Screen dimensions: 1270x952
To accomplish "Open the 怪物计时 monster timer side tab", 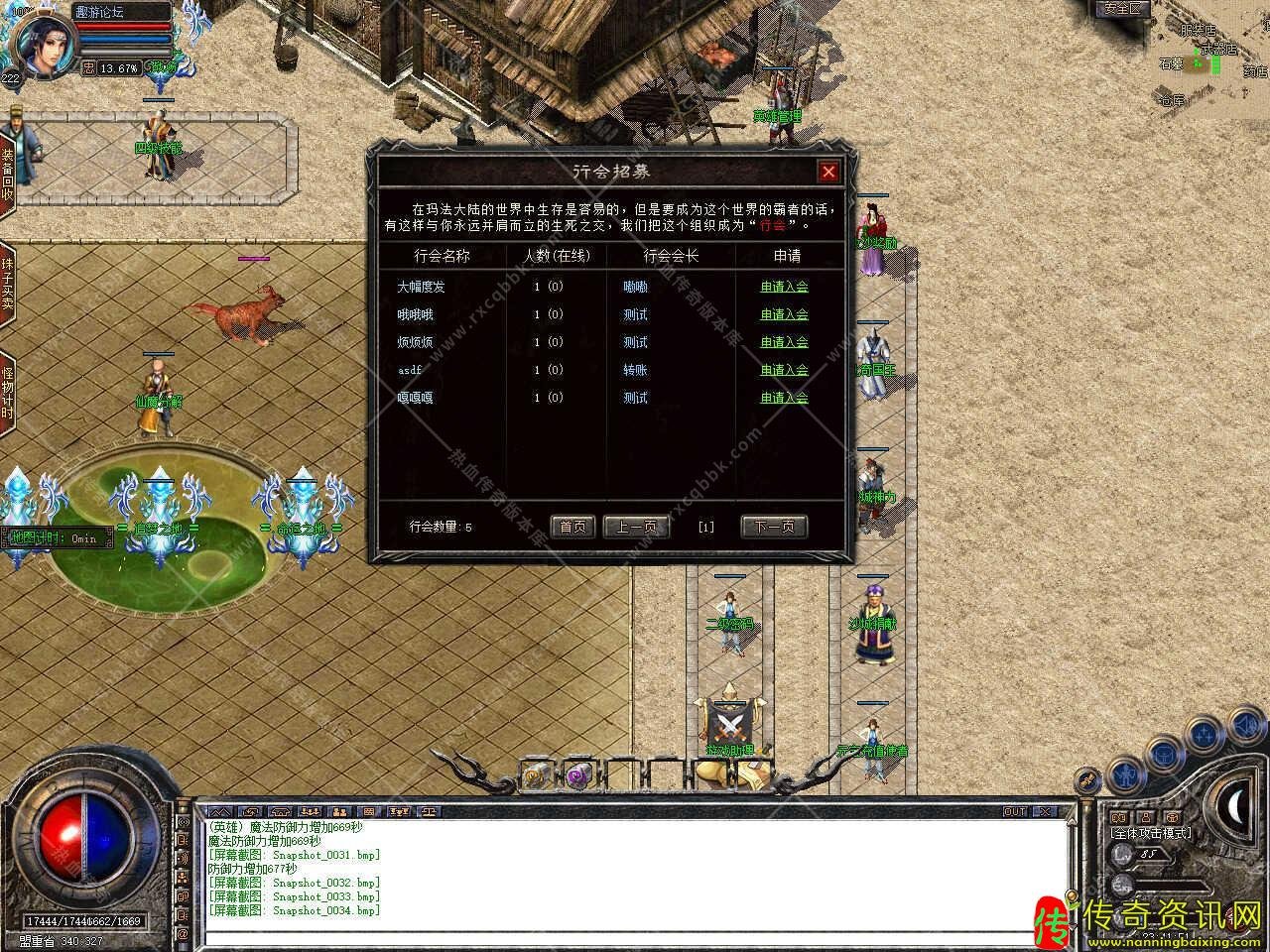I will tap(7, 394).
